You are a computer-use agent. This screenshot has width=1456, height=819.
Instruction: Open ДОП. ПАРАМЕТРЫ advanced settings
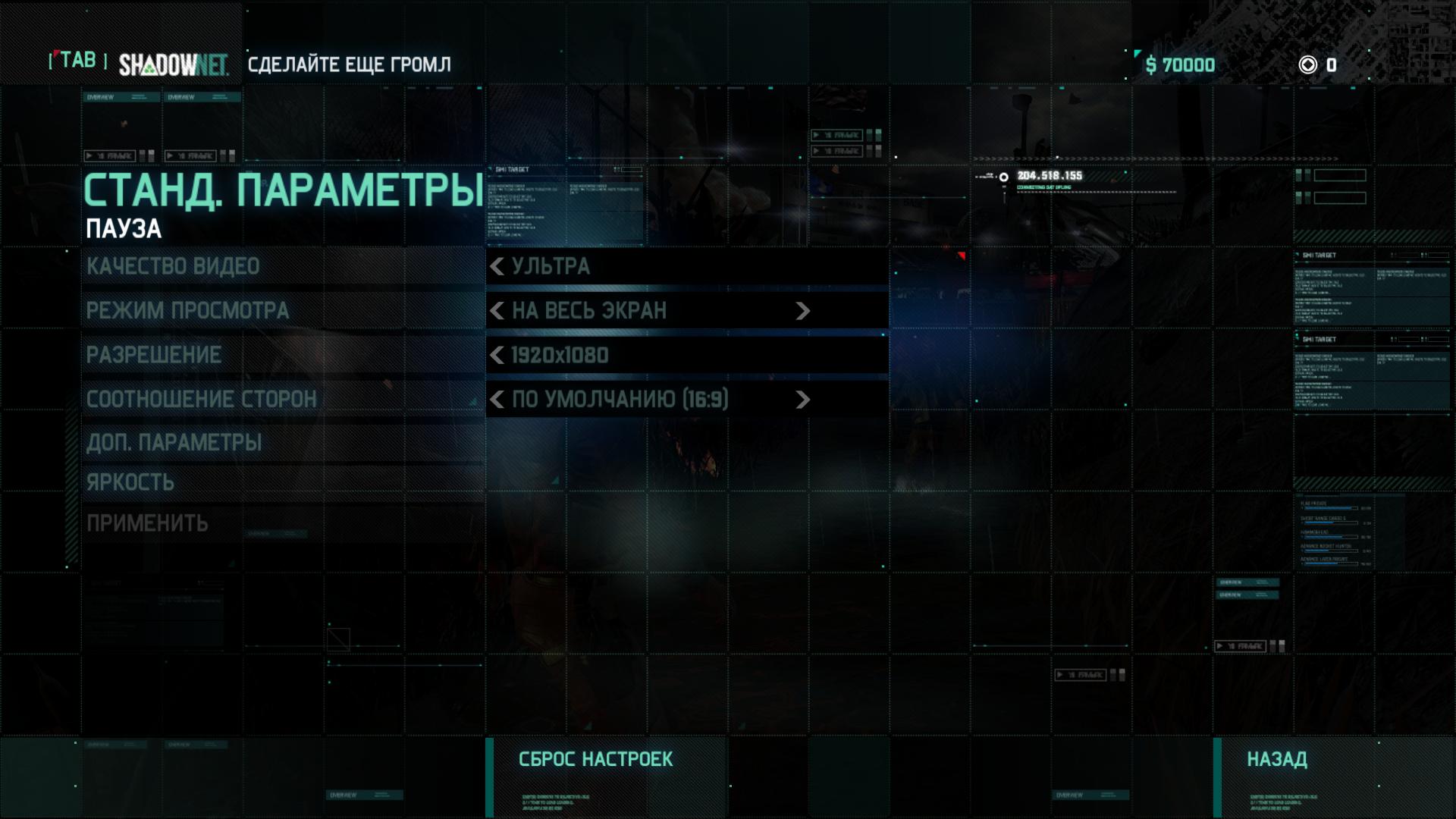tap(174, 443)
